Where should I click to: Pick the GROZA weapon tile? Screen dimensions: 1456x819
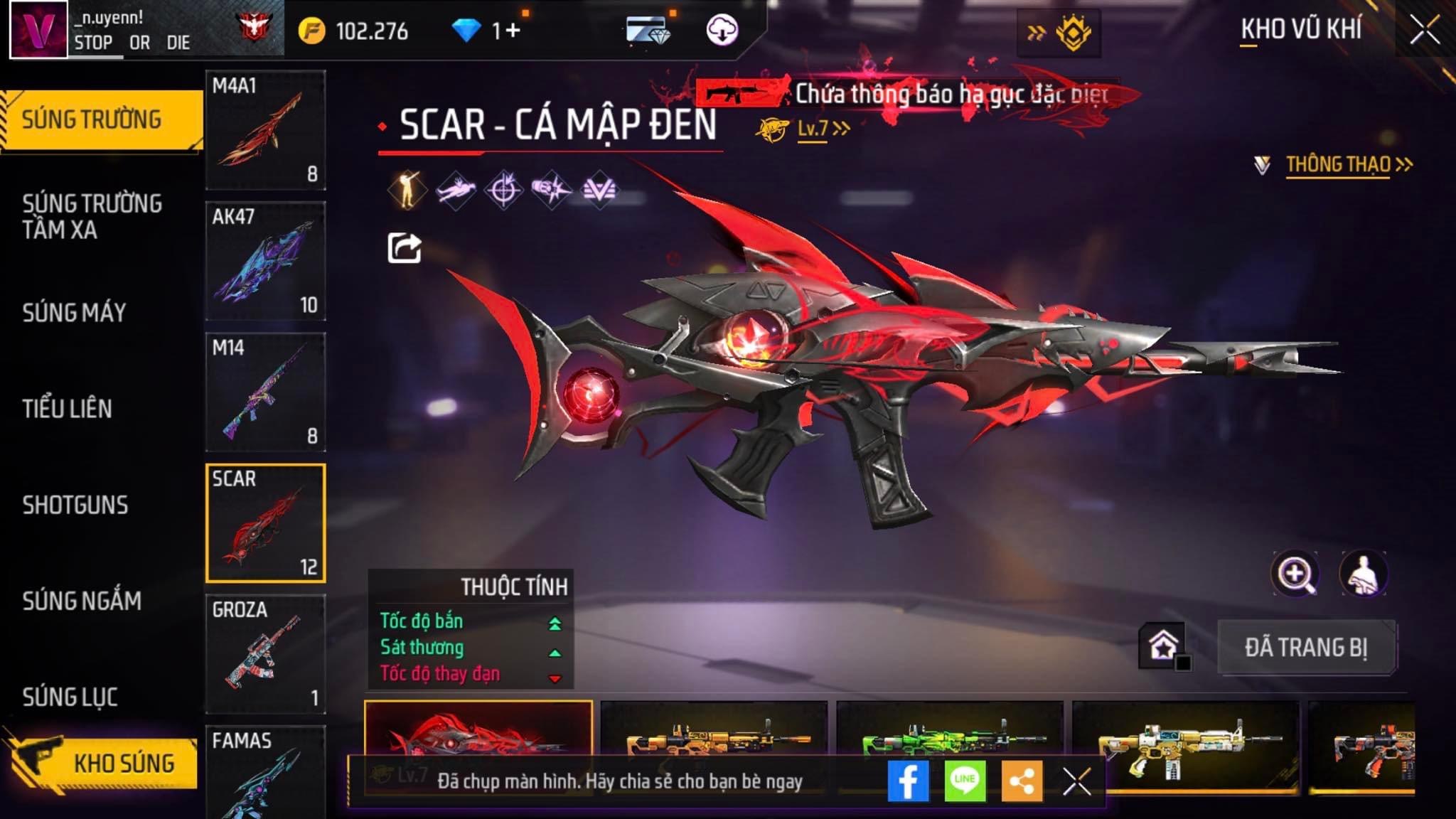click(265, 653)
